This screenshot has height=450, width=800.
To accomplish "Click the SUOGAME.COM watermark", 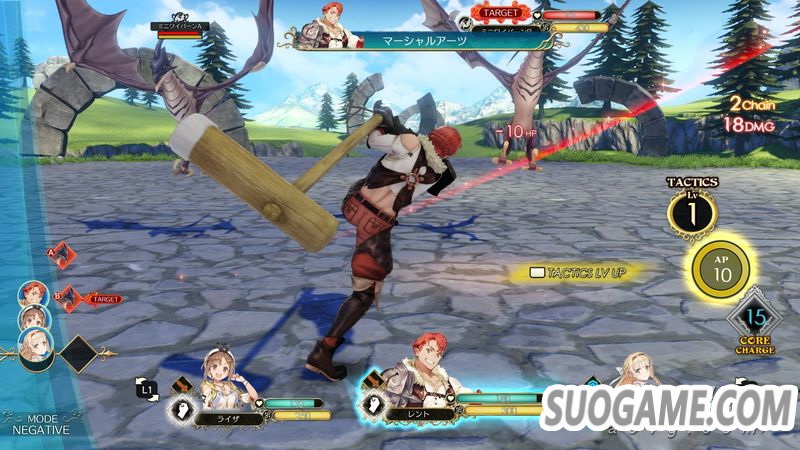I will 667,408.
